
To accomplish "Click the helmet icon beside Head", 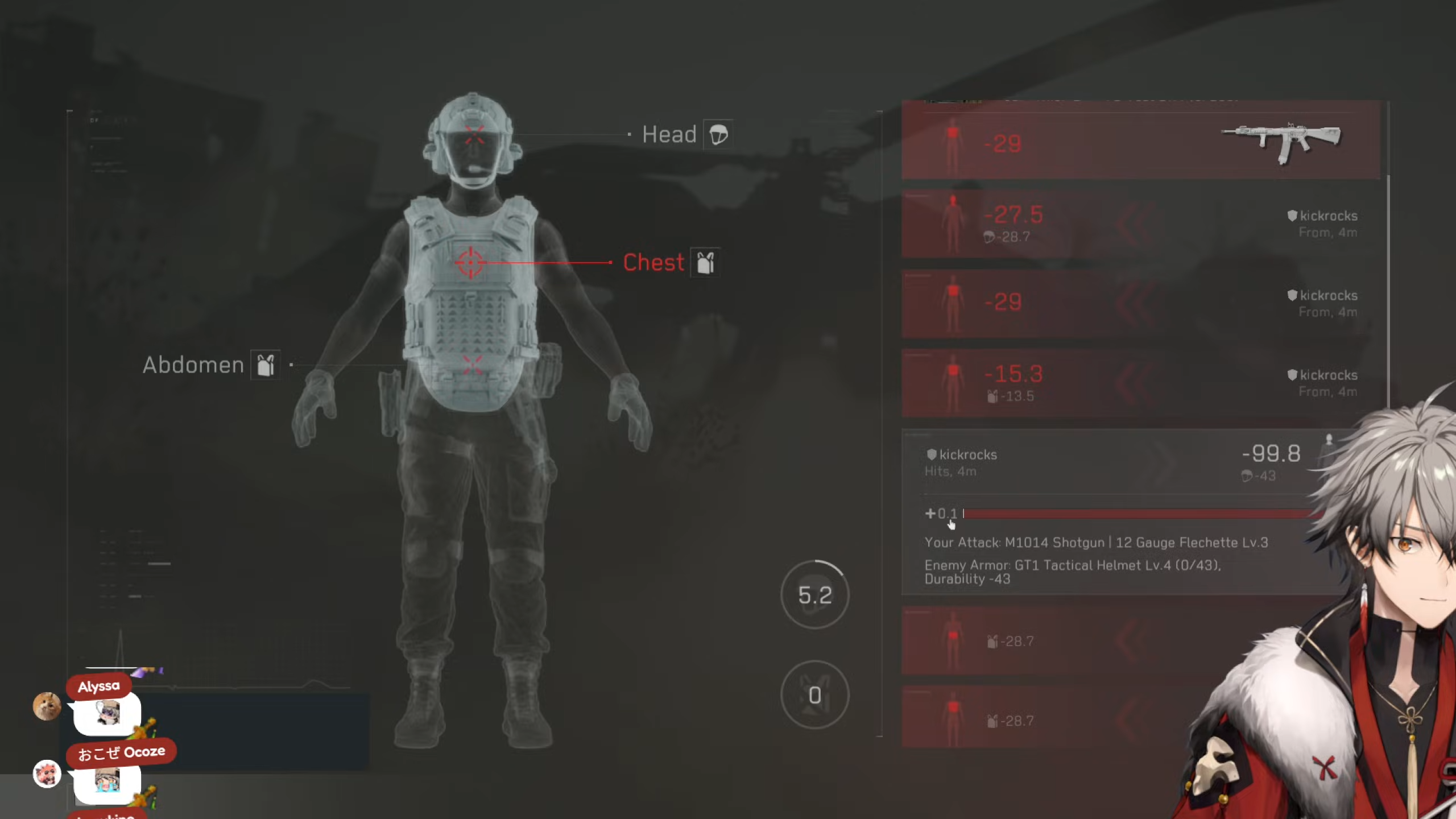I will pyautogui.click(x=718, y=135).
